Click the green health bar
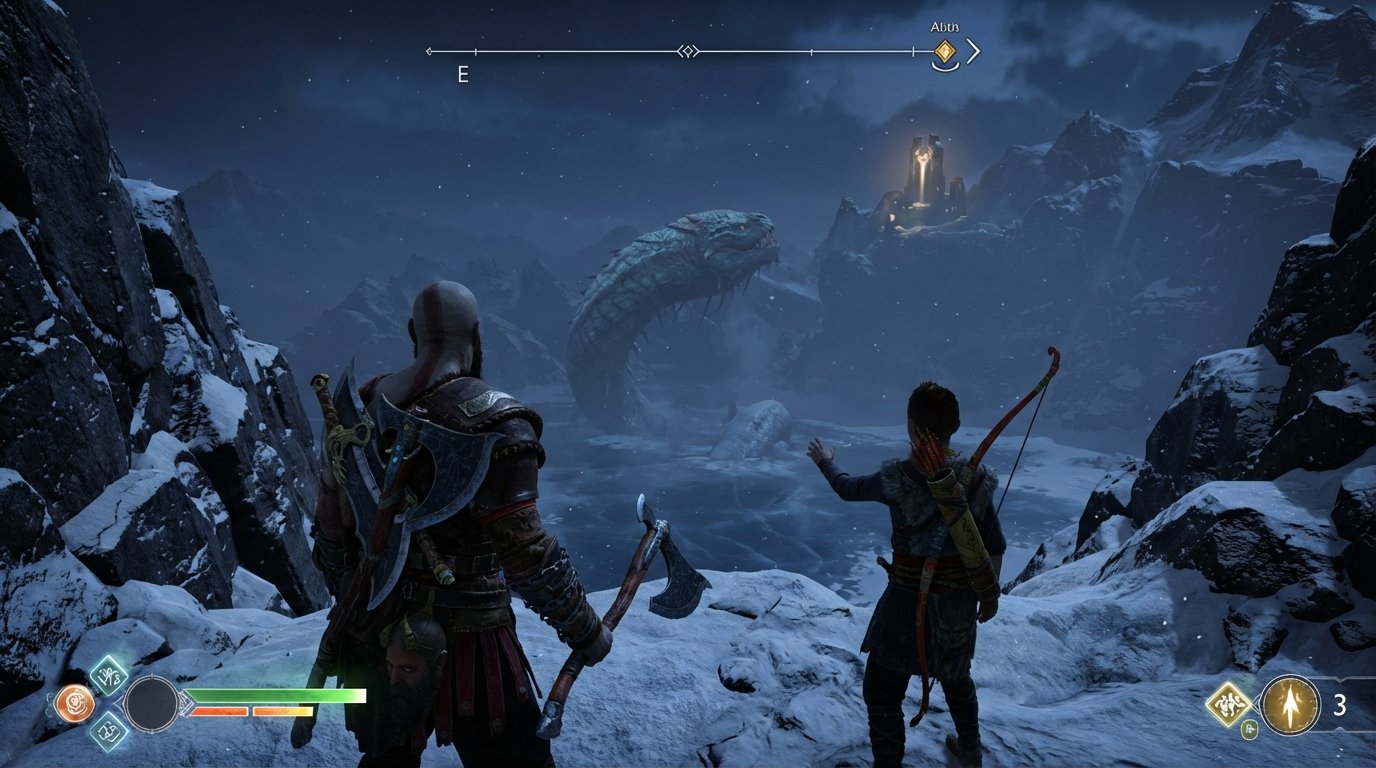 275,695
